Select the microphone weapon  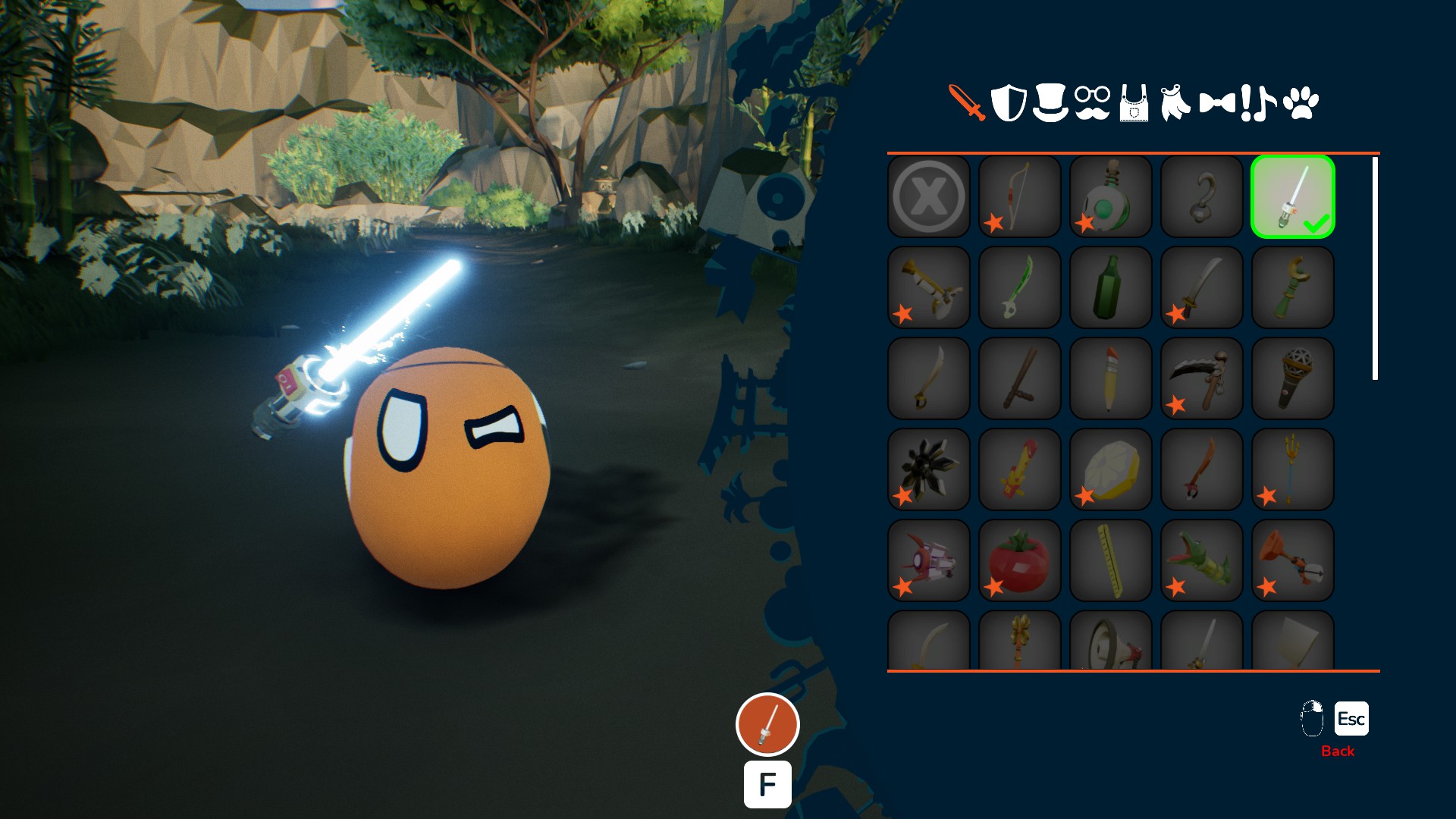pos(1293,379)
